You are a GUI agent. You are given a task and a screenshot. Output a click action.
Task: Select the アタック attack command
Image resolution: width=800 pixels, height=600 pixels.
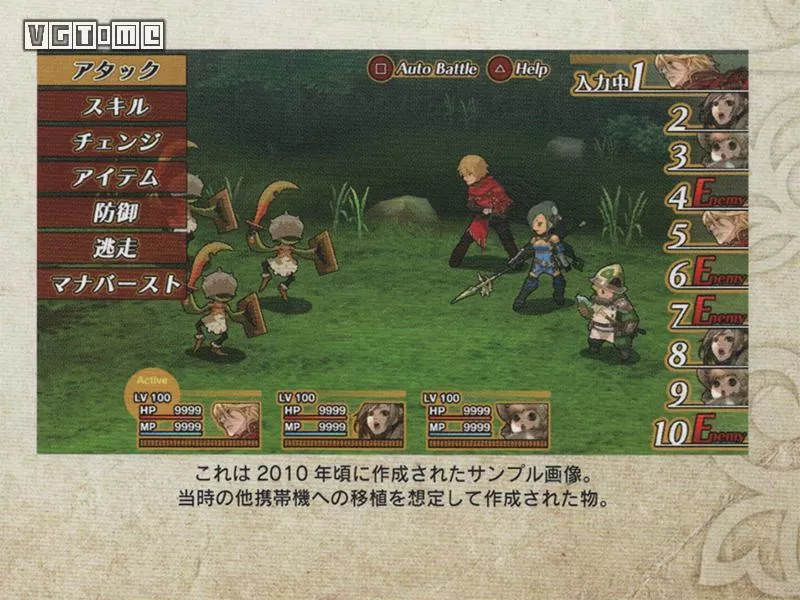click(112, 70)
